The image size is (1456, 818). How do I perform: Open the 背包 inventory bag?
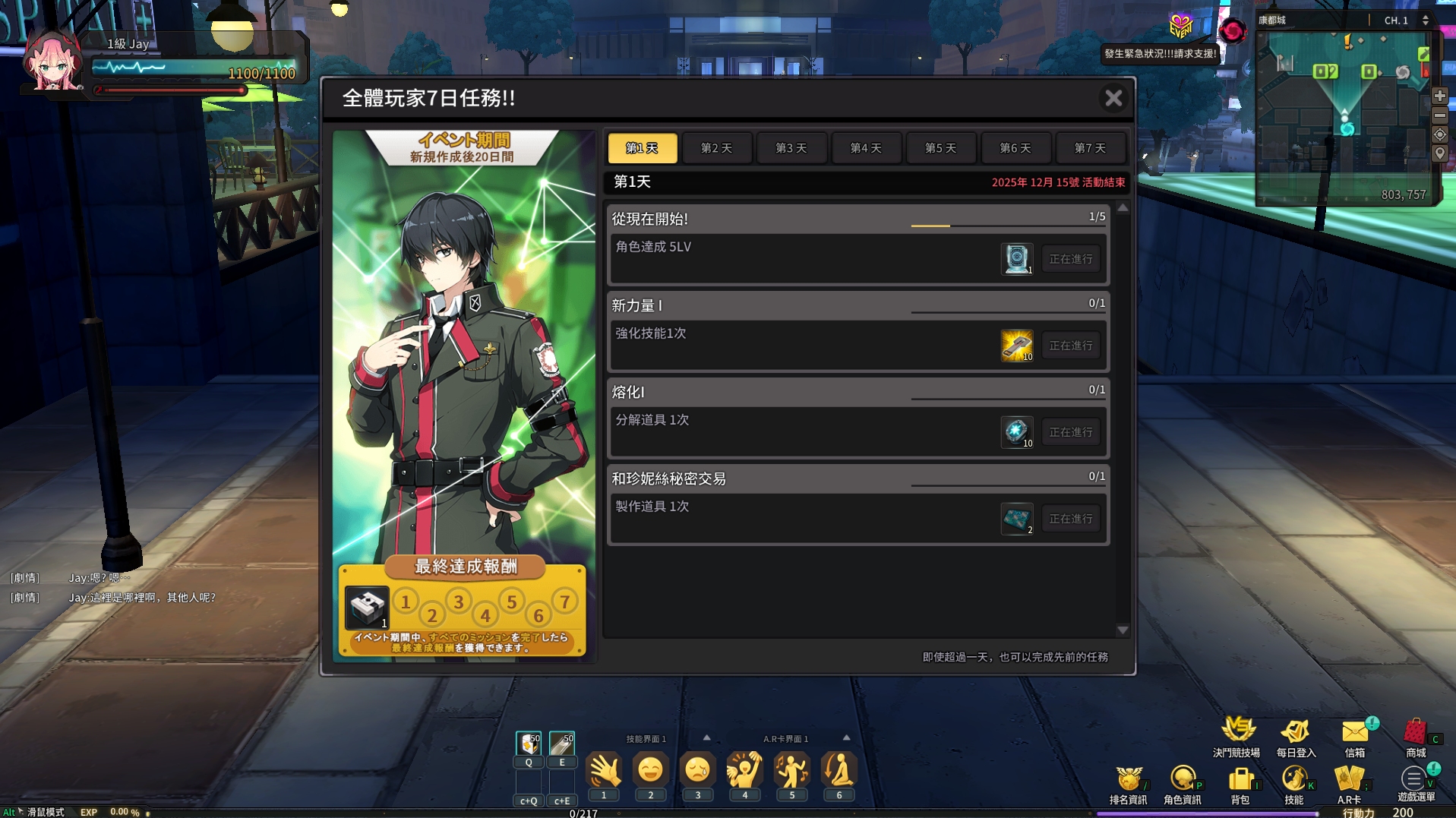click(1240, 784)
